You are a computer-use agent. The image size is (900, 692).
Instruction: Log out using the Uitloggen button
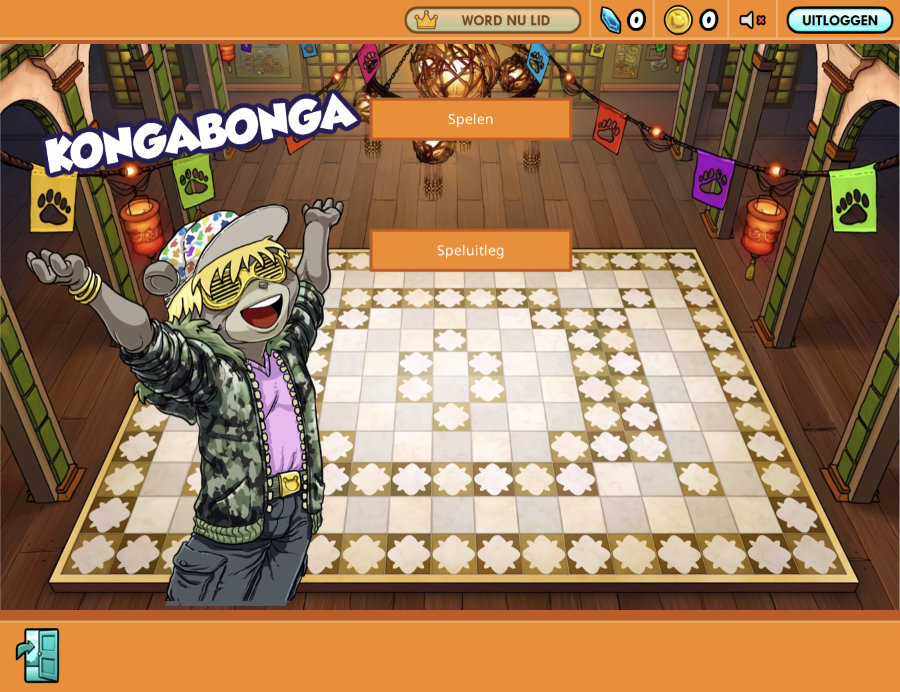pos(839,20)
